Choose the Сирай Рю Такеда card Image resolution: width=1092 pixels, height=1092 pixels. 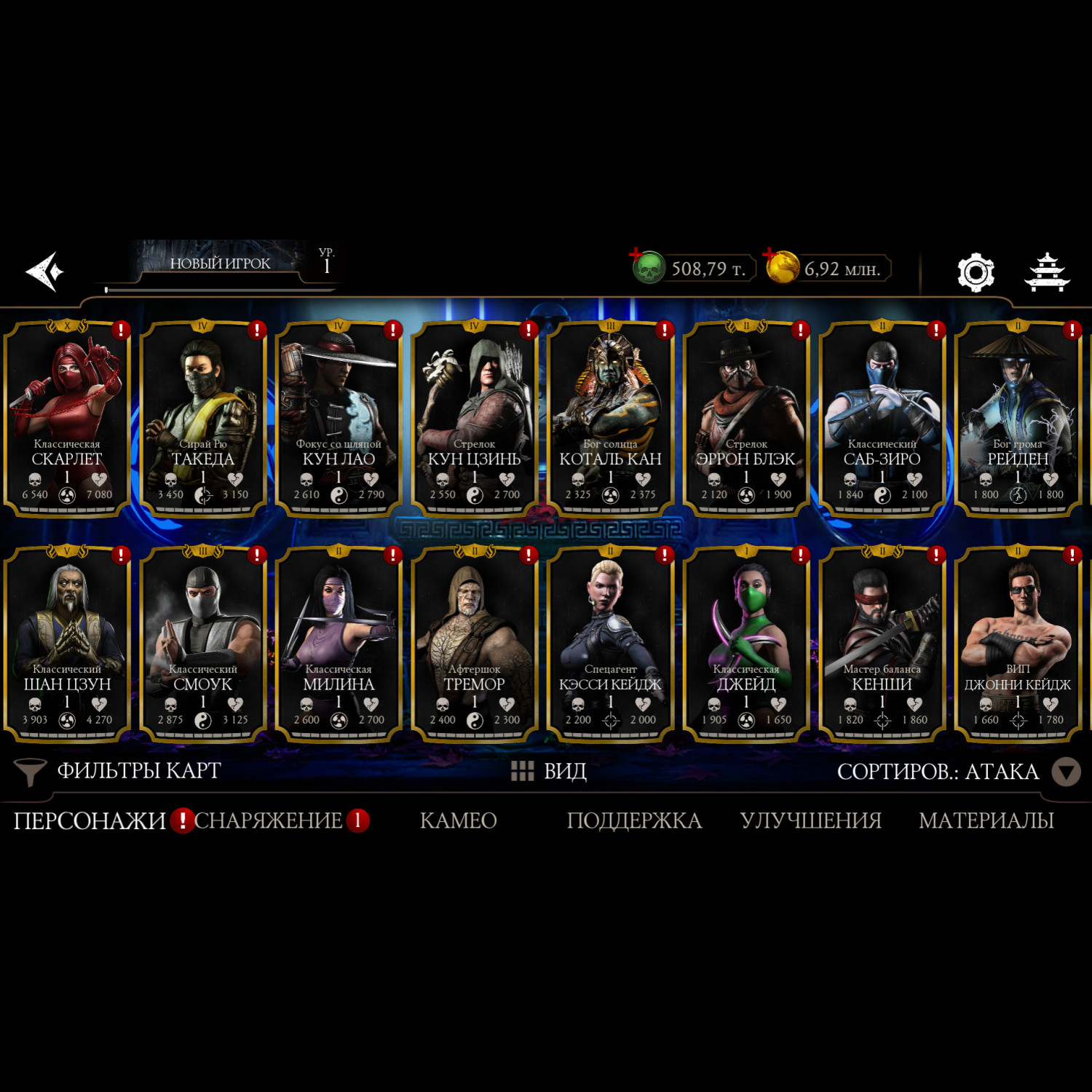[203, 419]
